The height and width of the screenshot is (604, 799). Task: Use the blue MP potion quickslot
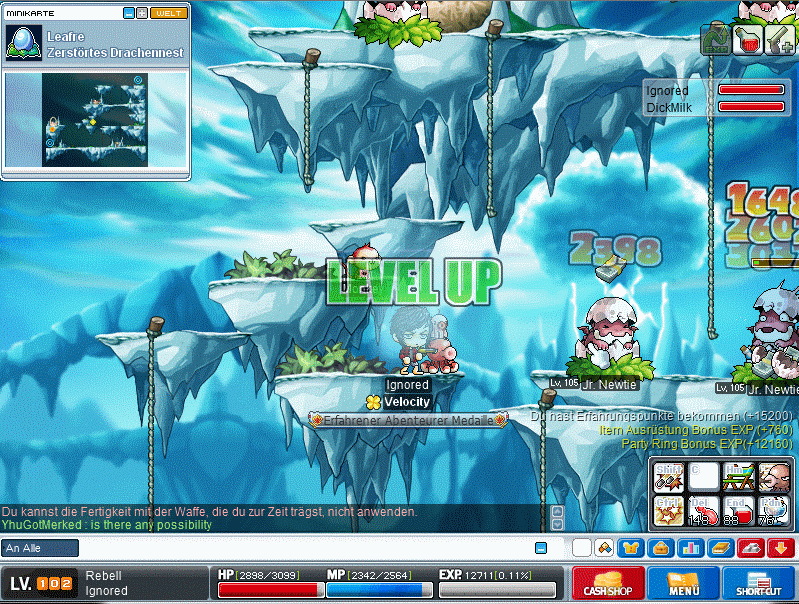click(x=773, y=512)
